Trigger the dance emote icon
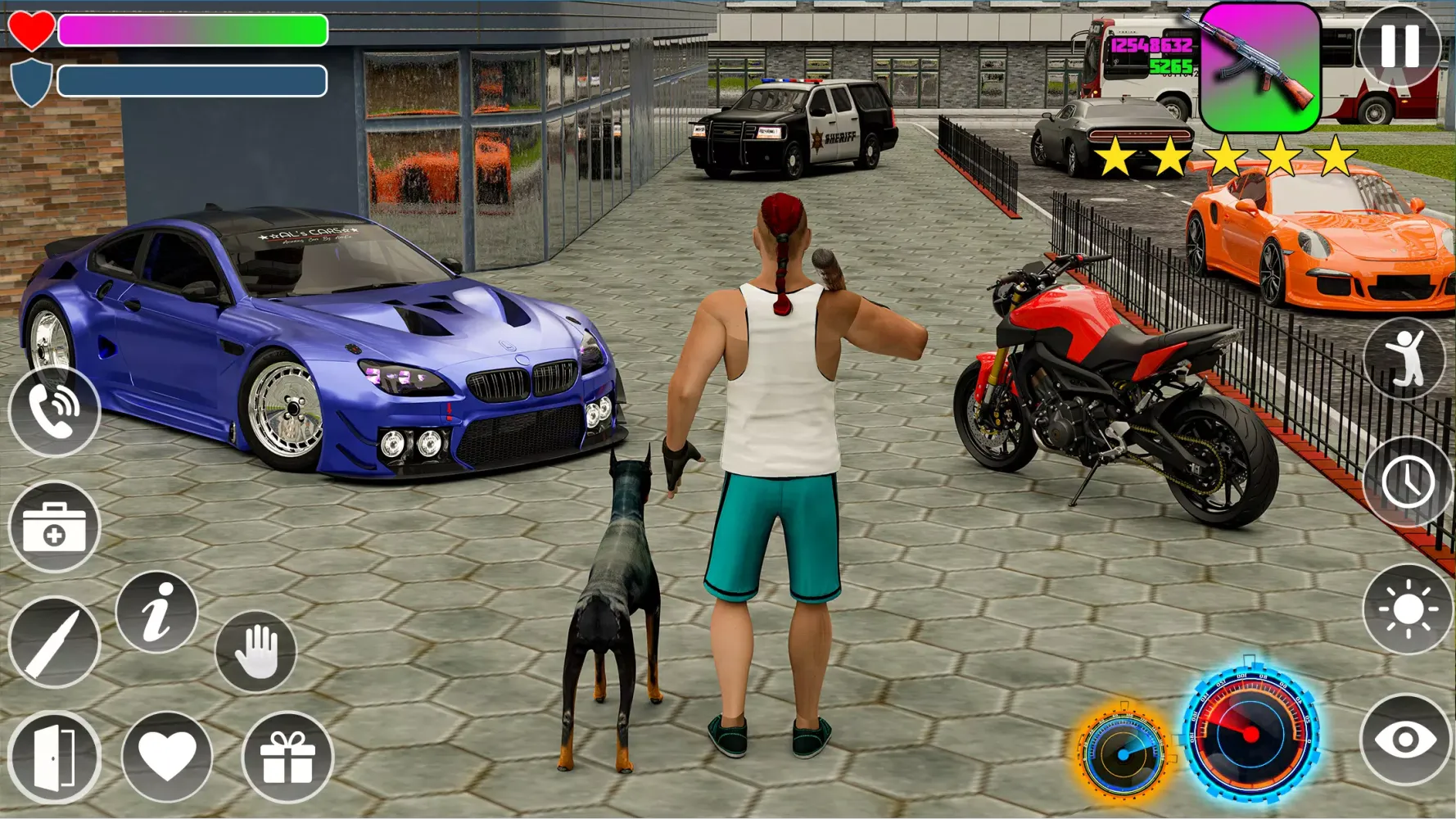This screenshot has height=819, width=1456. (x=1405, y=358)
